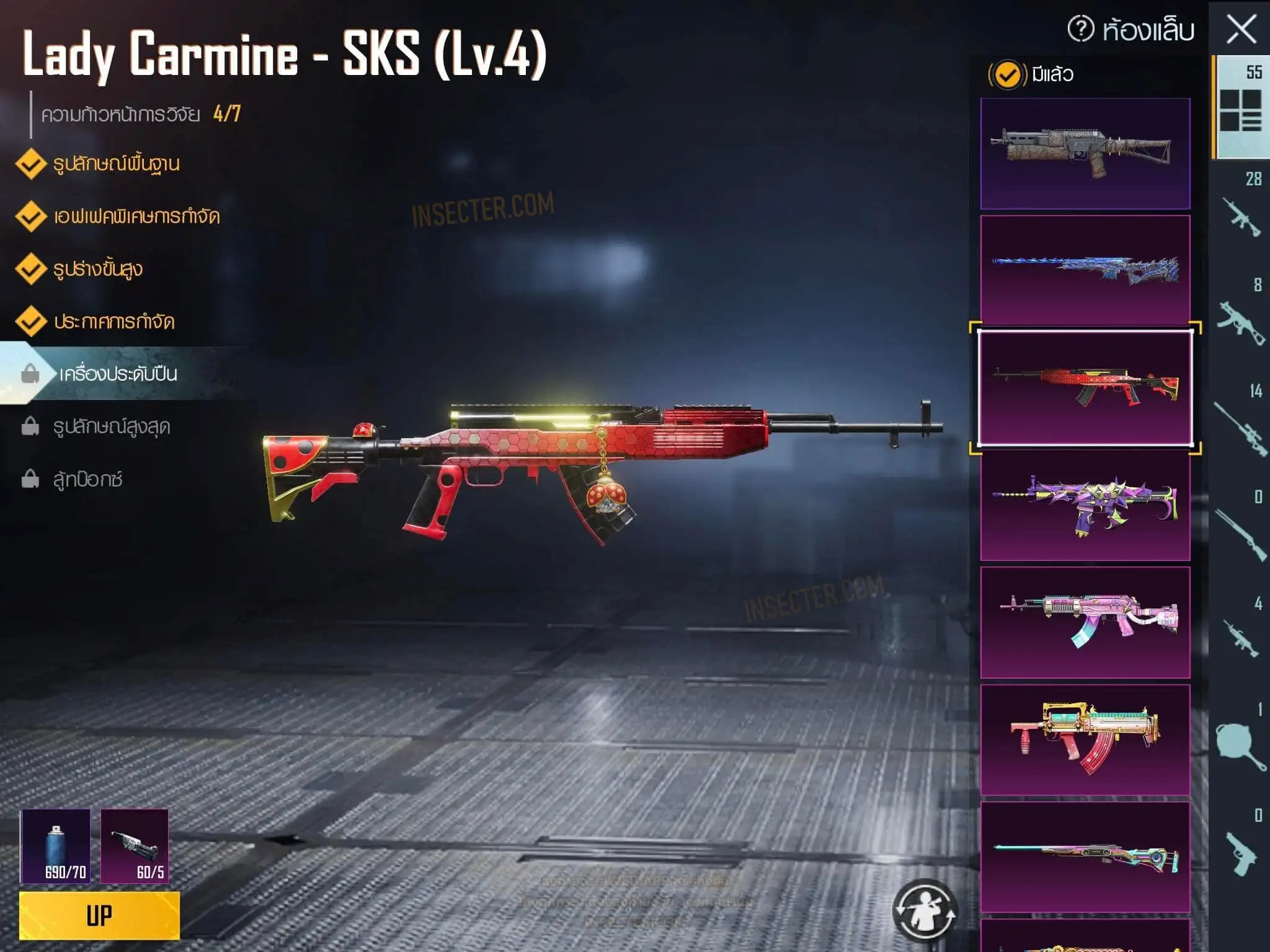This screenshot has height=952, width=1270.
Task: Choose the purple spiky rifle skin thumbnail
Action: [1085, 505]
